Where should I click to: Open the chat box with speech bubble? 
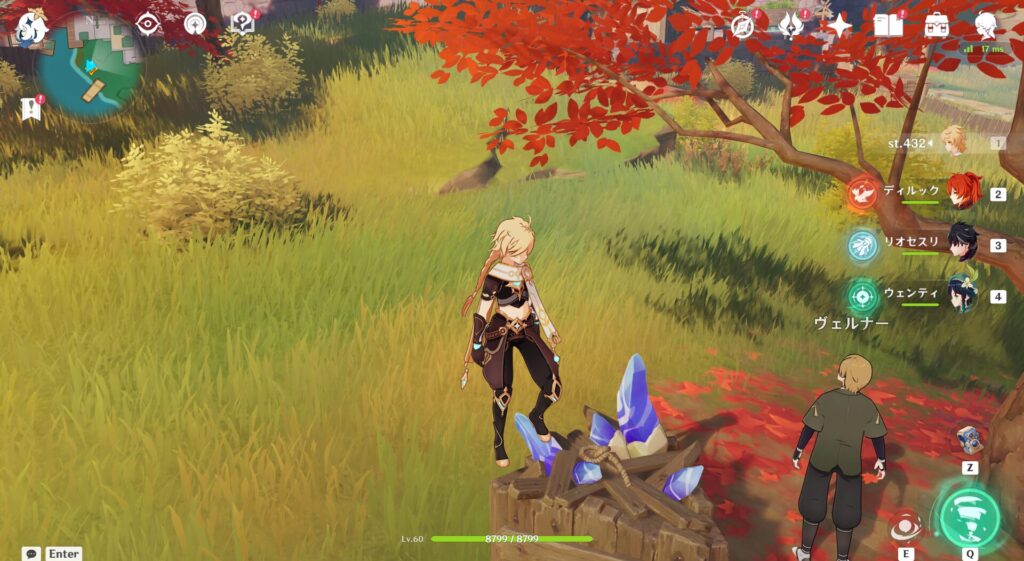[x=32, y=553]
